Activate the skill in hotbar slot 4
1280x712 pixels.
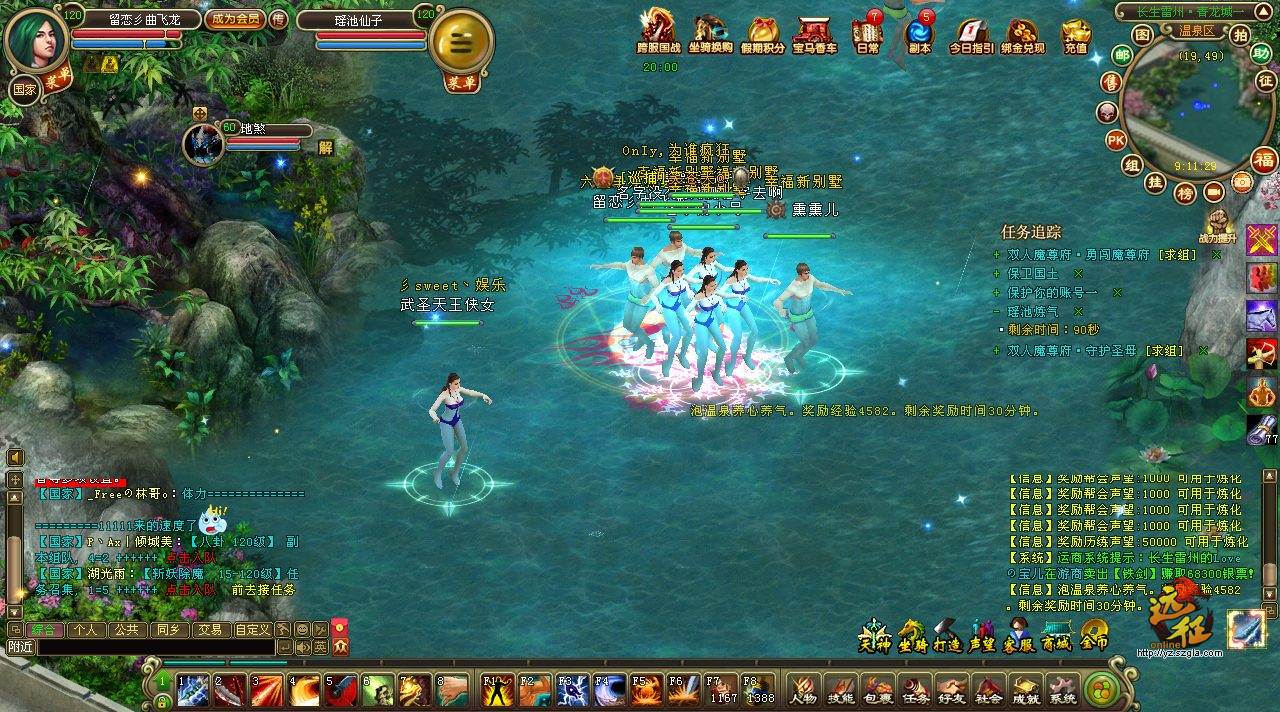pyautogui.click(x=303, y=689)
